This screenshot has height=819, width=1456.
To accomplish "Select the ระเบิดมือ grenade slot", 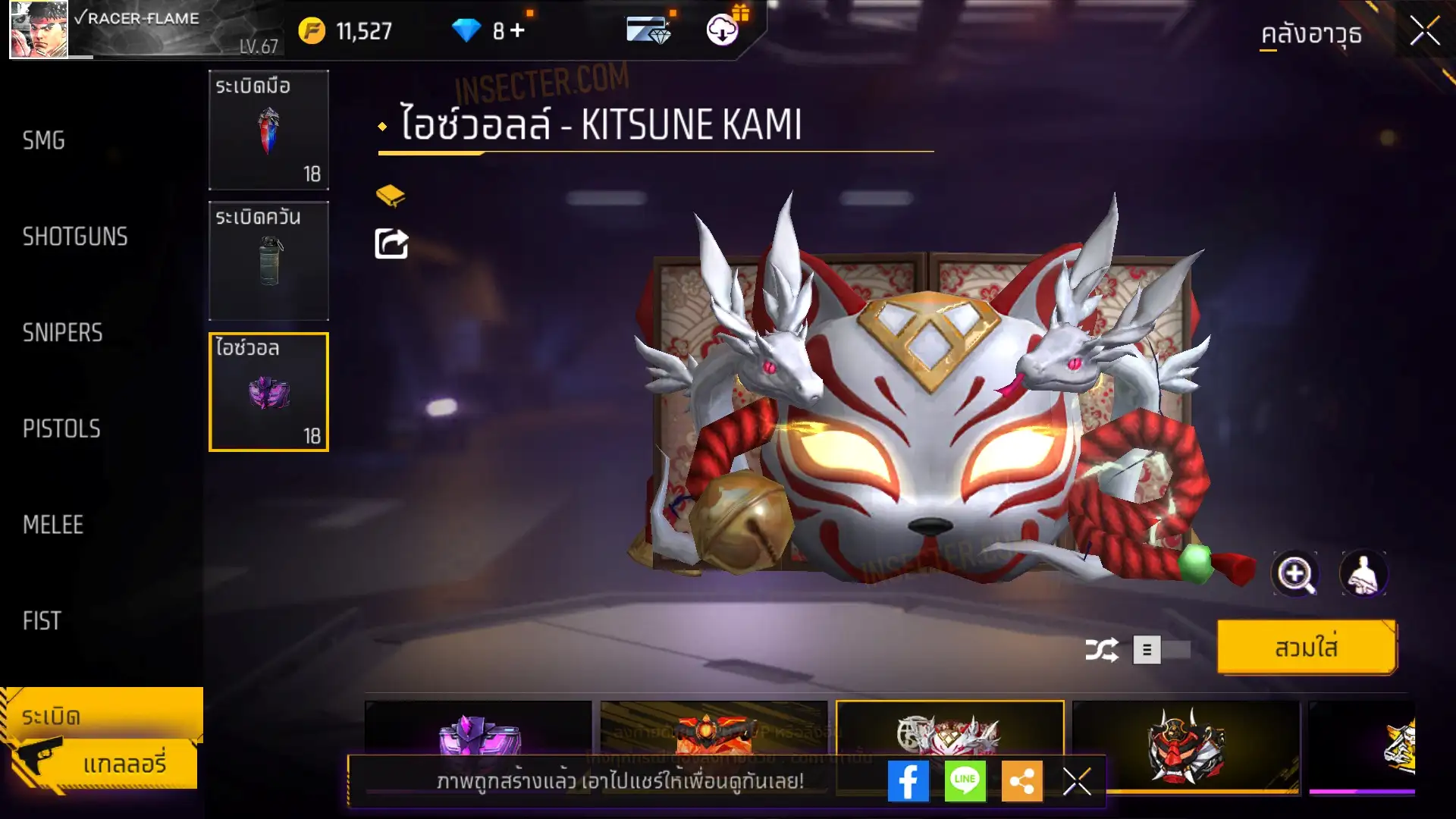I will (268, 130).
